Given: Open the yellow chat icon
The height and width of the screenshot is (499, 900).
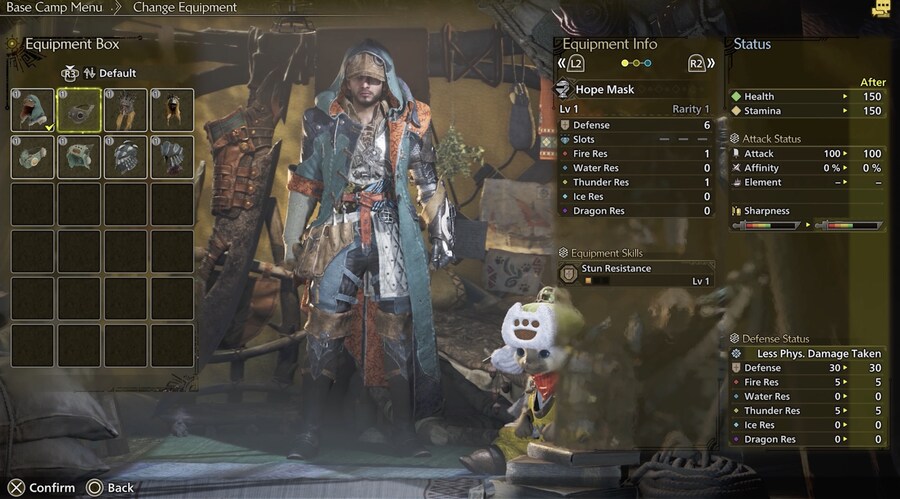Looking at the screenshot, I should point(880,9).
